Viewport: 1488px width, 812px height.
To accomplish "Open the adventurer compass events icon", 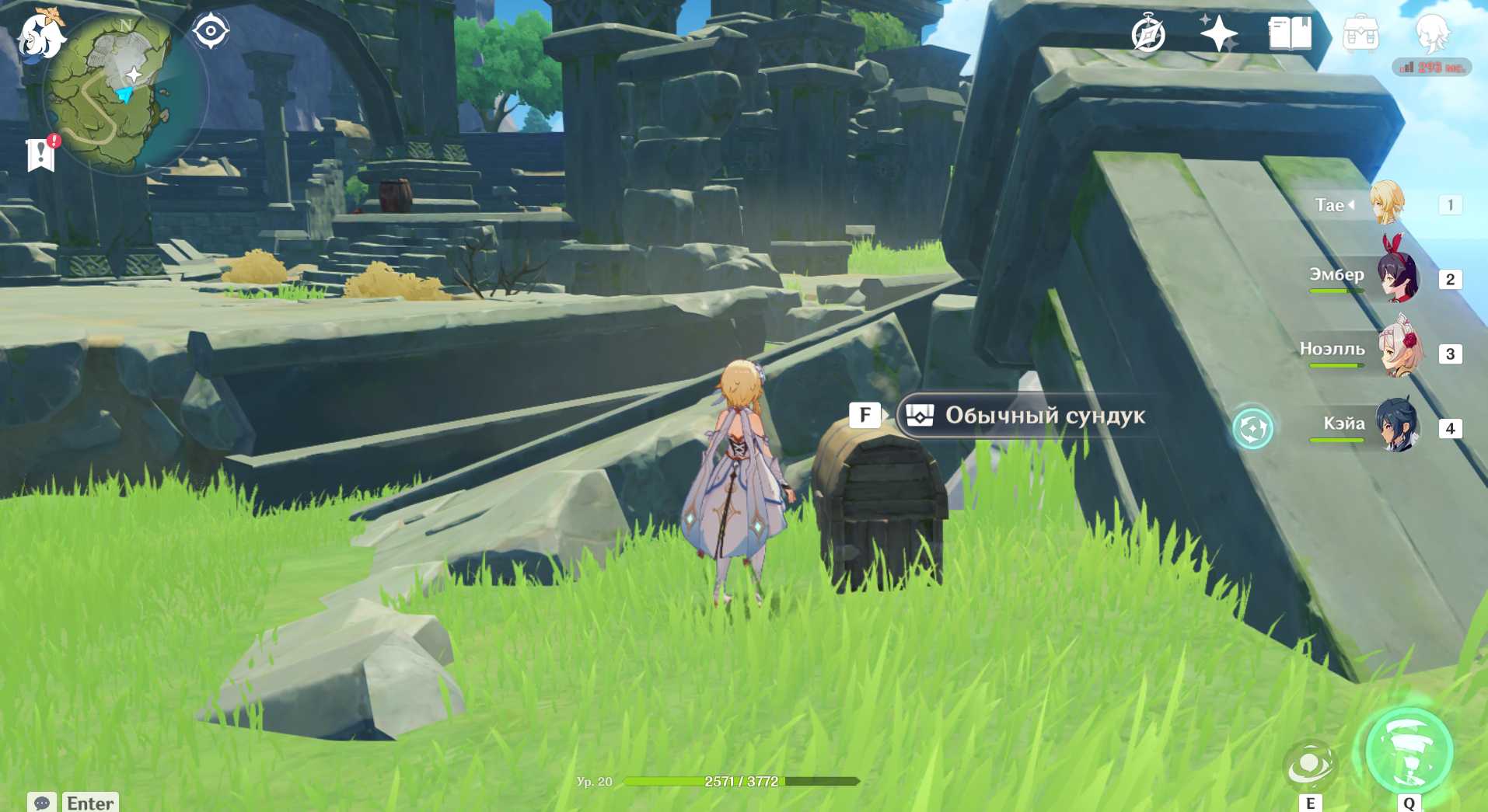I will 1147,34.
